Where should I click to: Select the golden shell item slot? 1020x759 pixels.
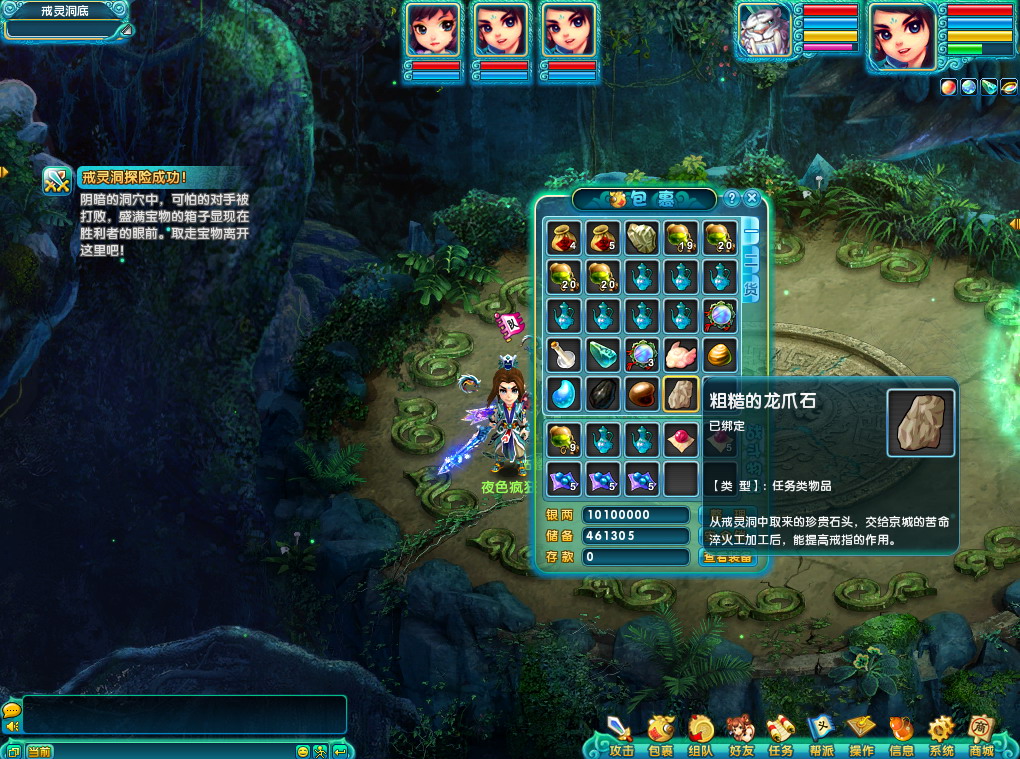(719, 355)
